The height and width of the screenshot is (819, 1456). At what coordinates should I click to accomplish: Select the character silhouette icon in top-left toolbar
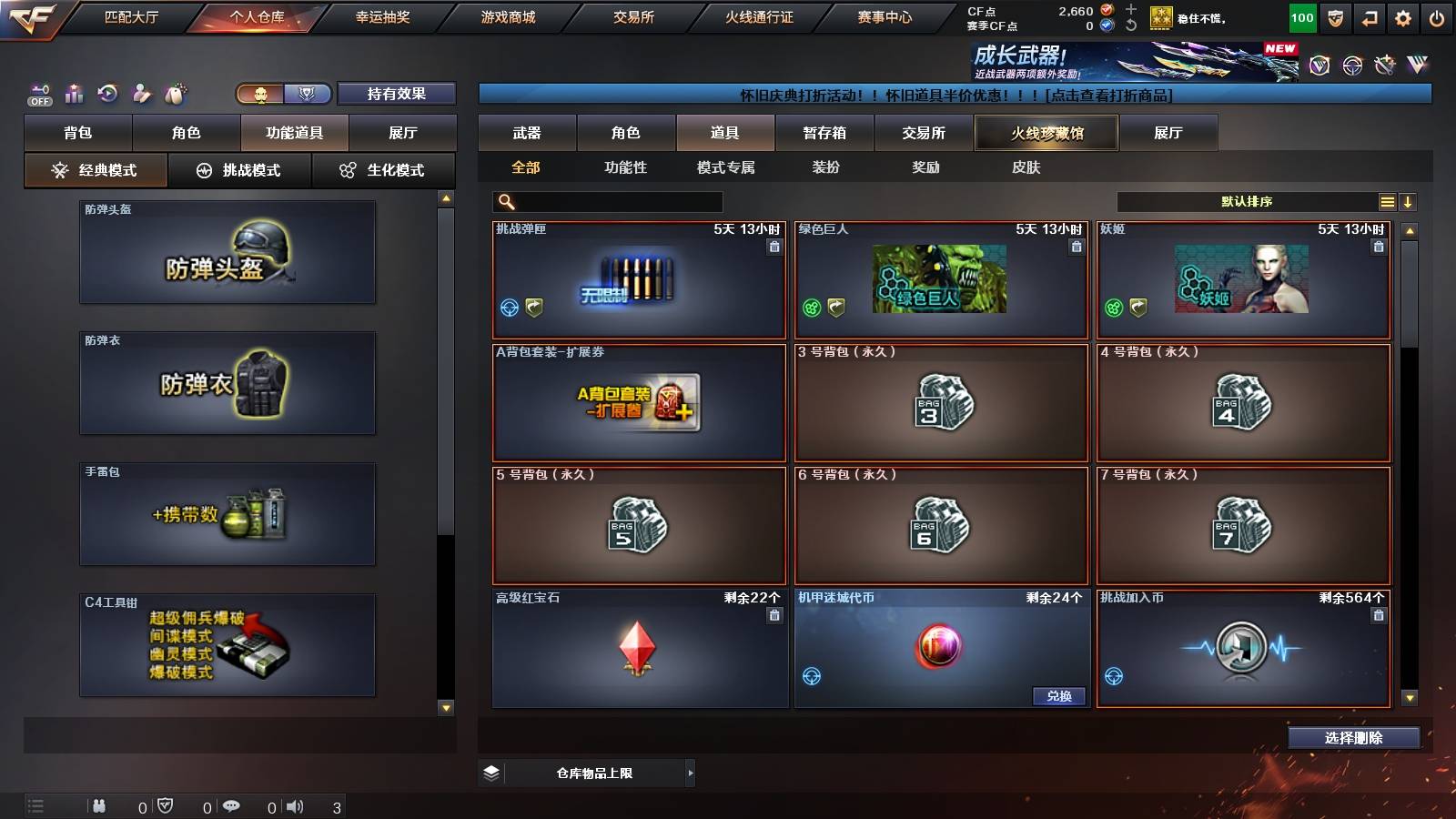(x=141, y=92)
